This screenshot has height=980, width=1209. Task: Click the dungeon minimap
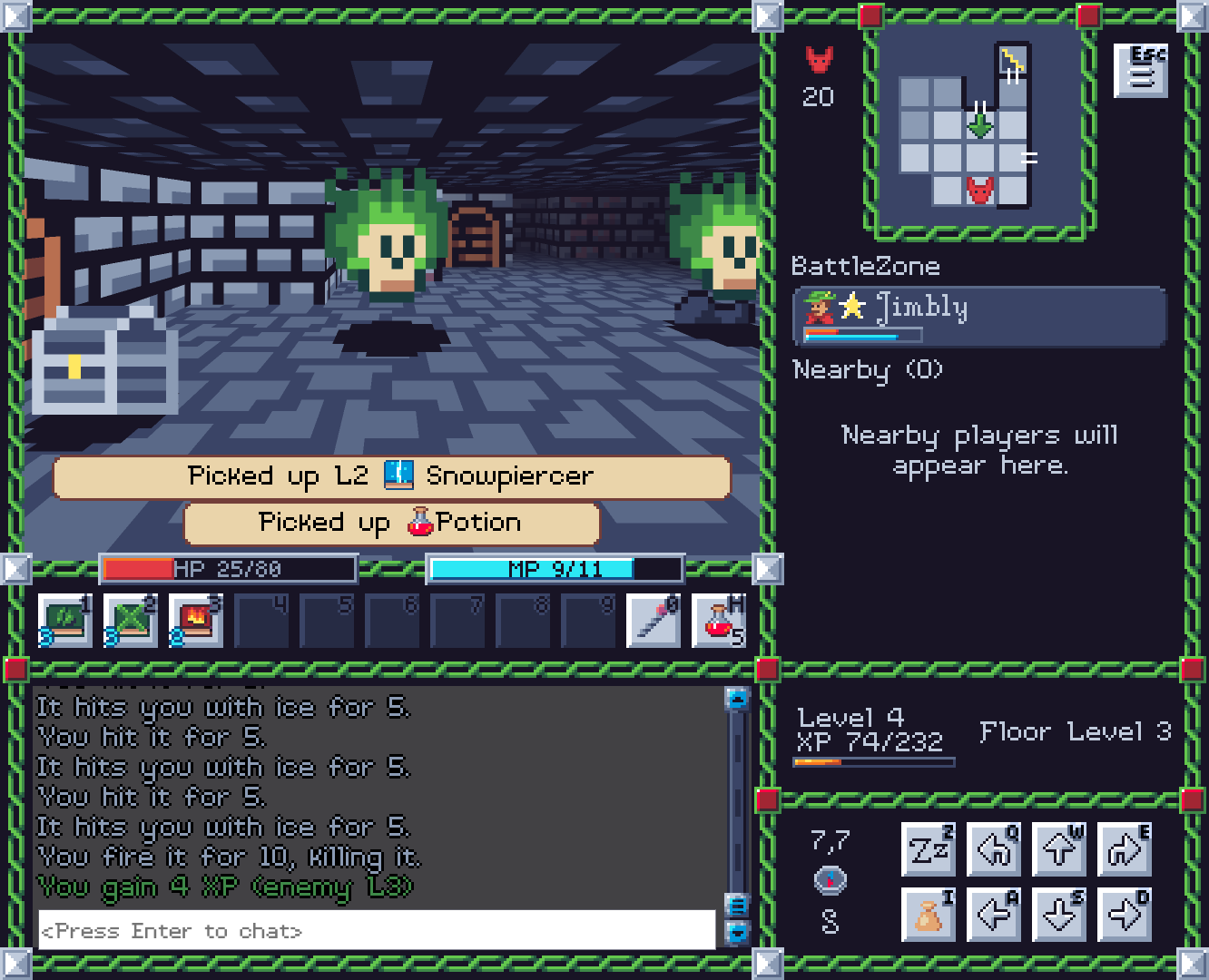coord(977,129)
